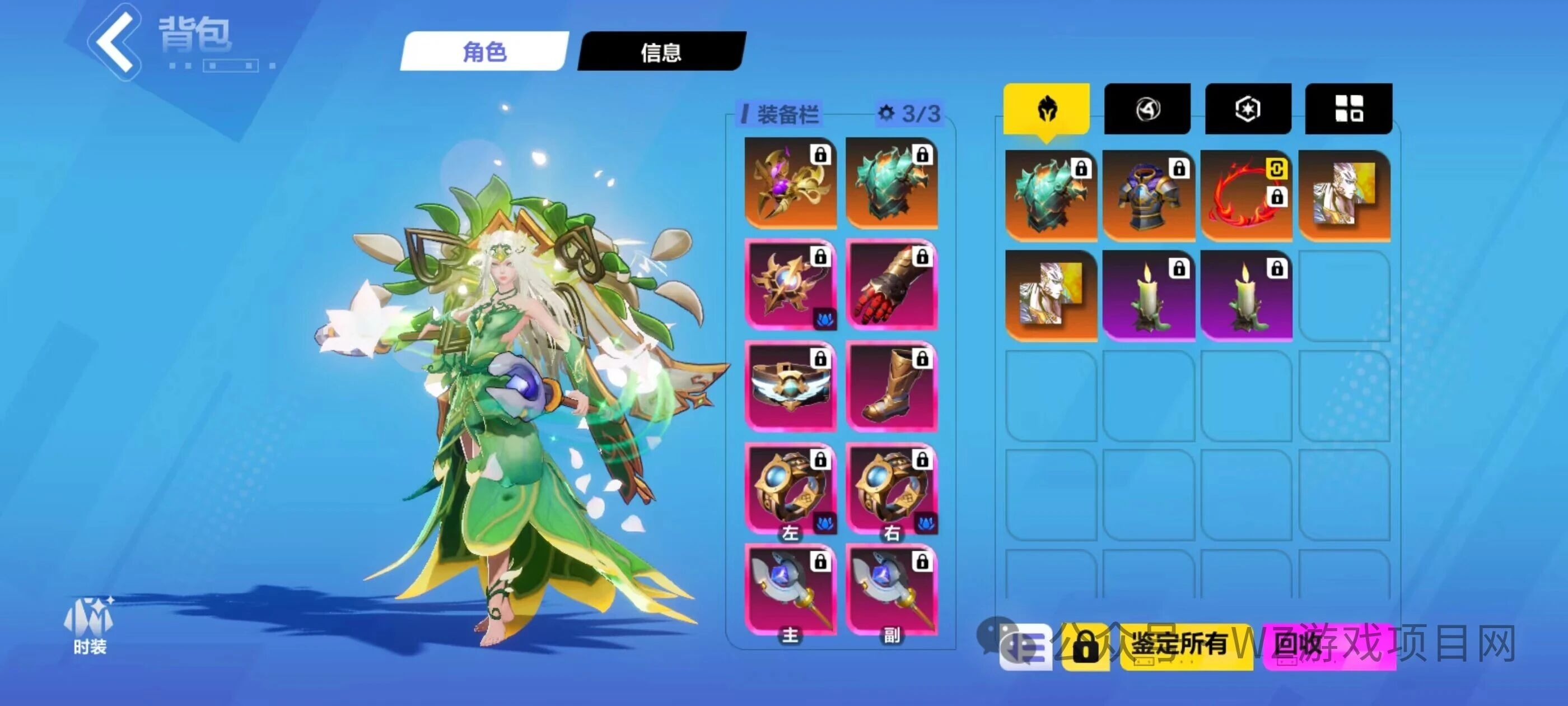Open the shuriken category tab icon
1568x706 pixels.
click(x=1148, y=110)
